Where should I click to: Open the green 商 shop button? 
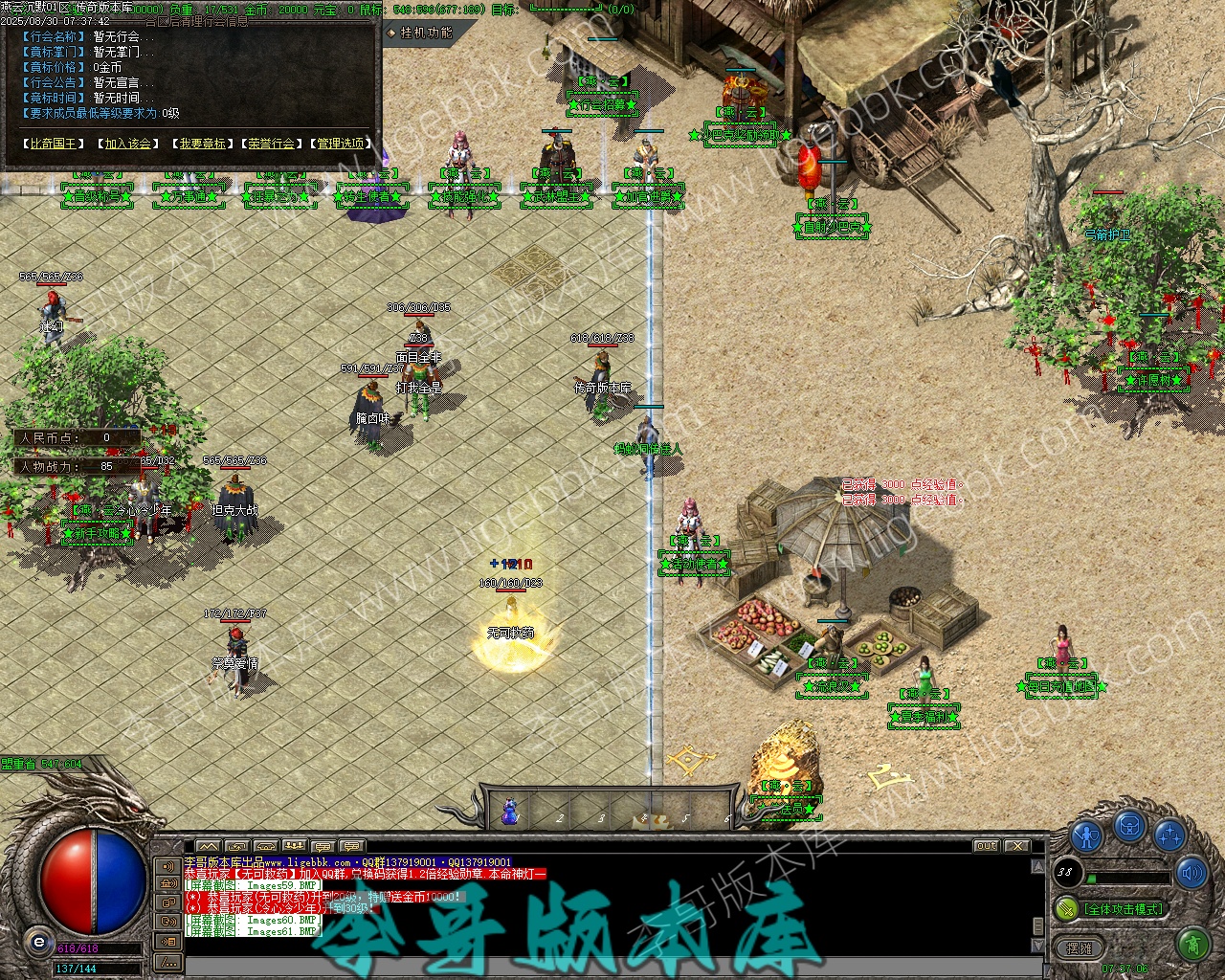[1192, 946]
